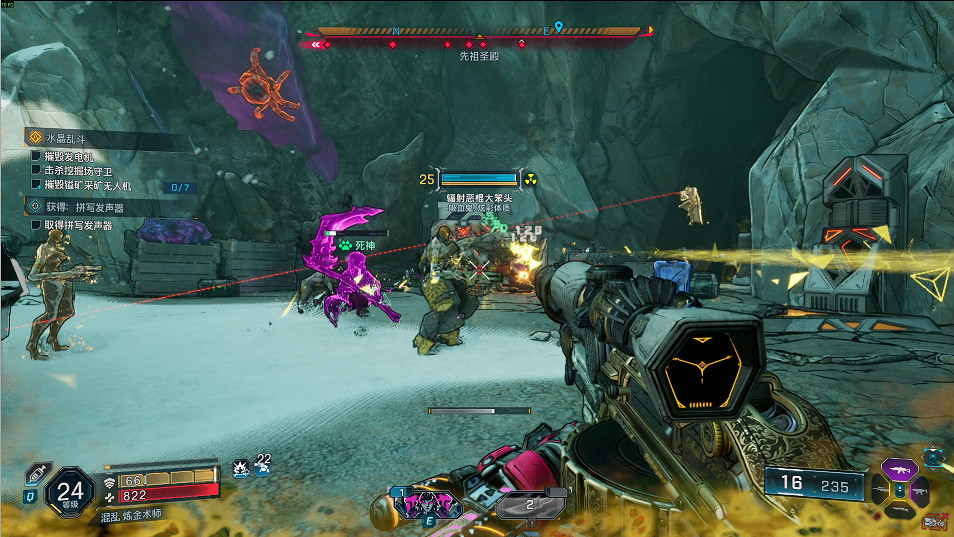Equip the right purple weapon slot
This screenshot has width=954, height=537.
pos(919,491)
